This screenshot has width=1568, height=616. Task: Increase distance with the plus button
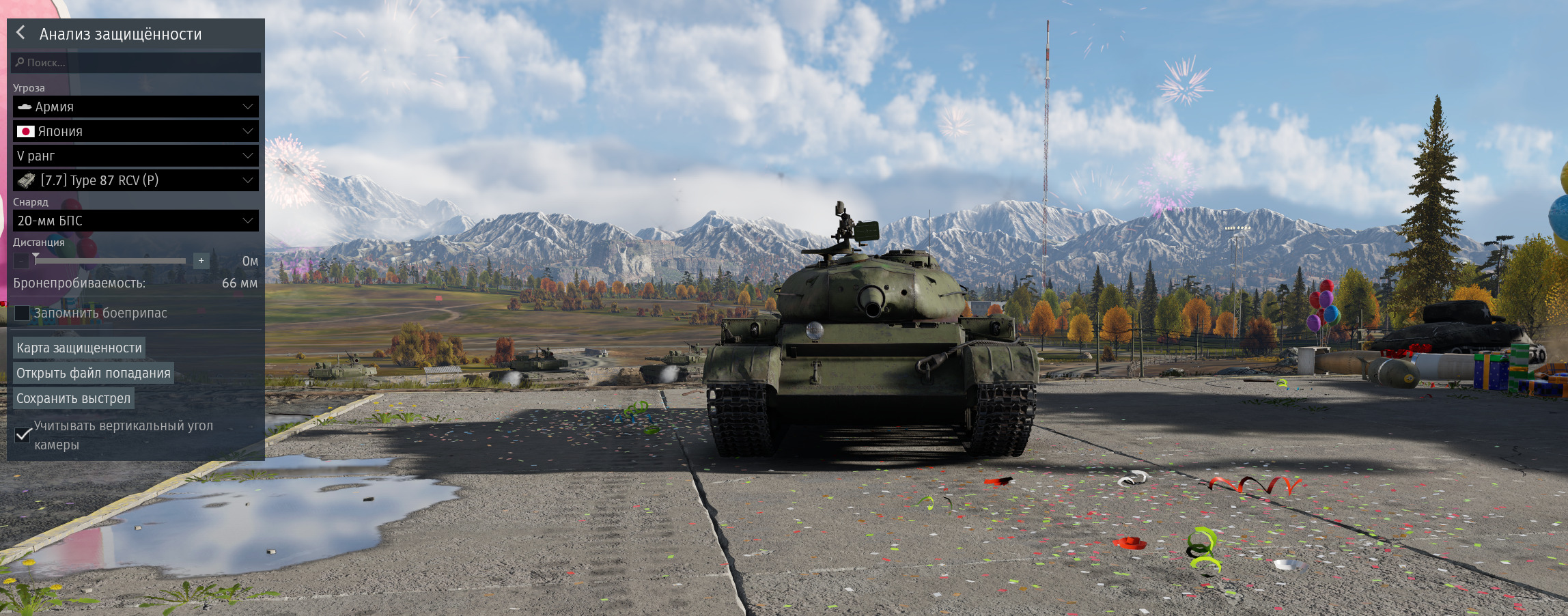point(201,261)
